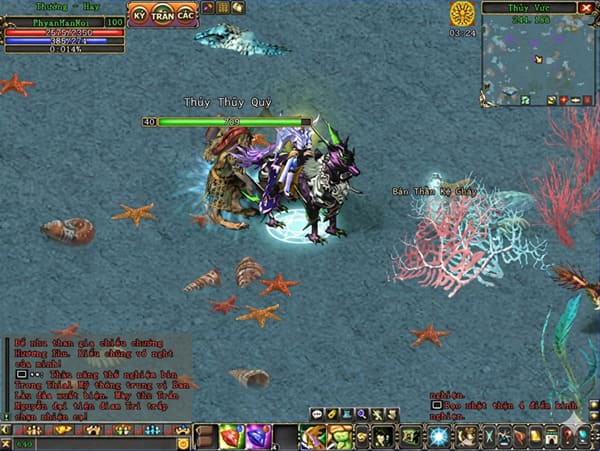
Task: Click the brown-haired character portrait icon
Action: [x=466, y=436]
